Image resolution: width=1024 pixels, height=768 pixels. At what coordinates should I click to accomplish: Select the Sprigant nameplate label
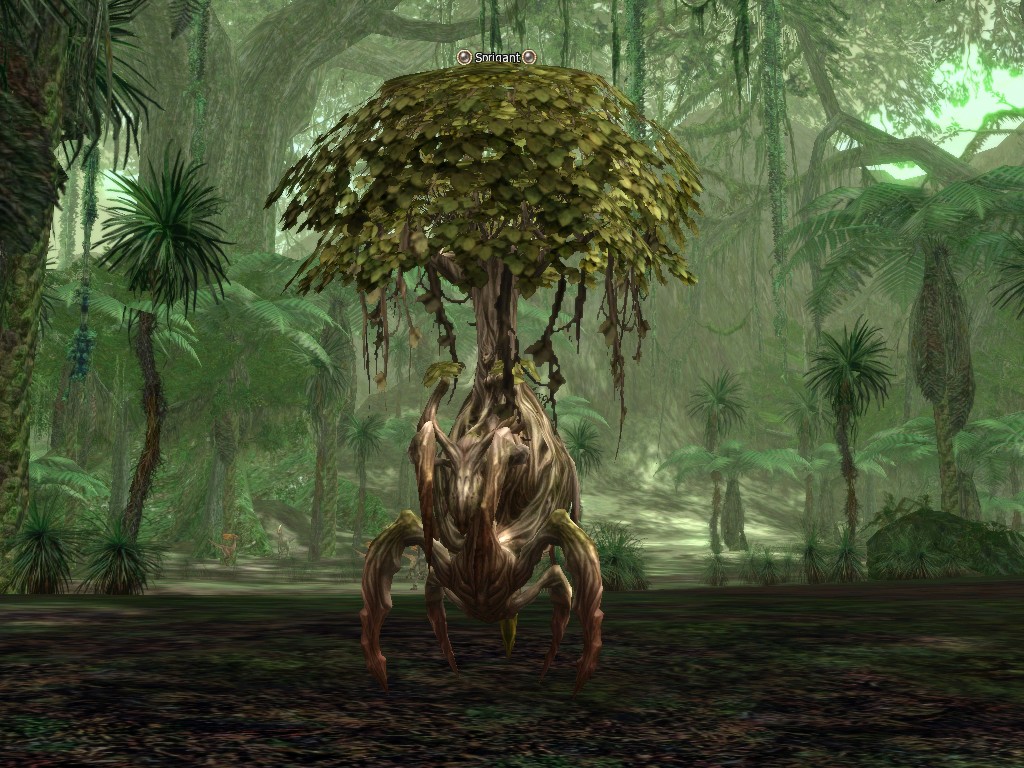[496, 58]
